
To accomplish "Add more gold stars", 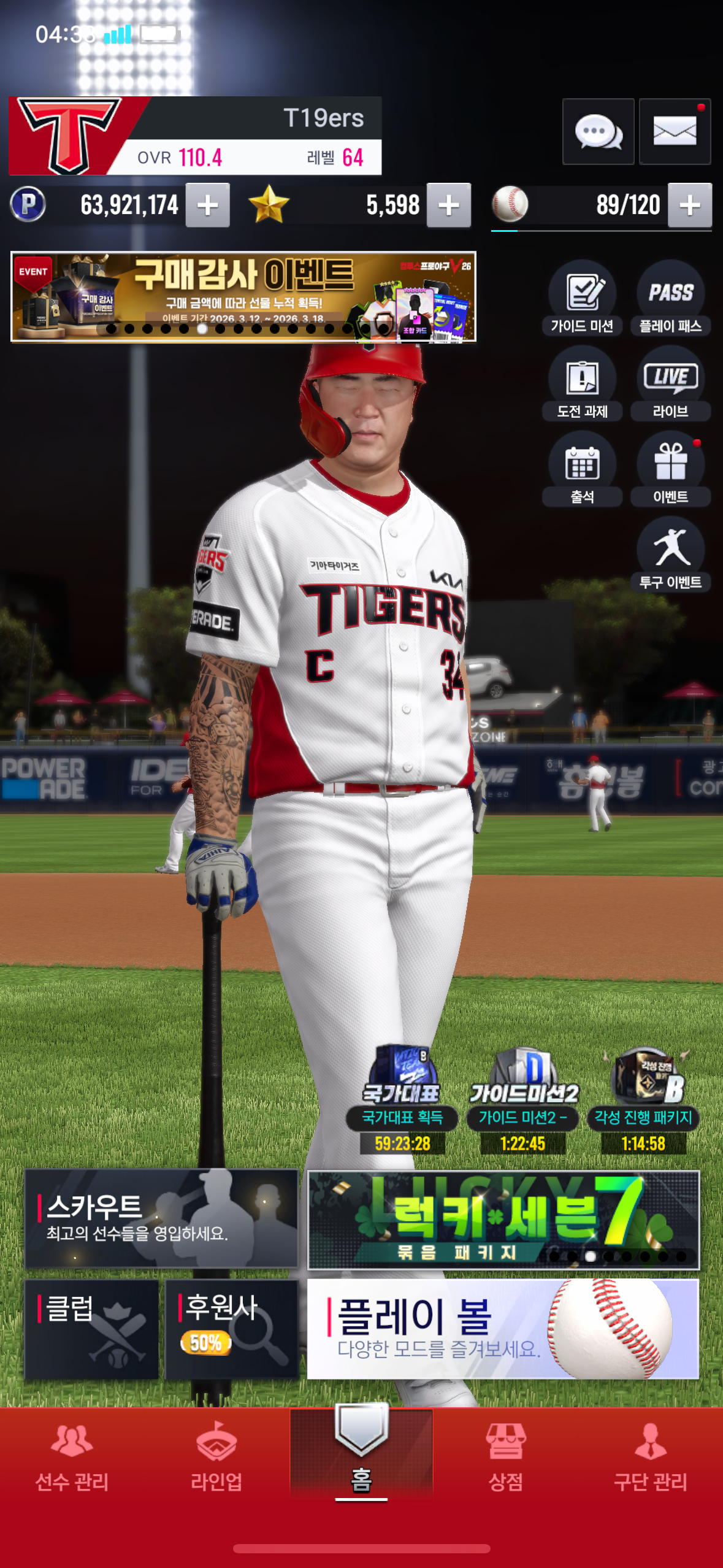I will tap(449, 205).
